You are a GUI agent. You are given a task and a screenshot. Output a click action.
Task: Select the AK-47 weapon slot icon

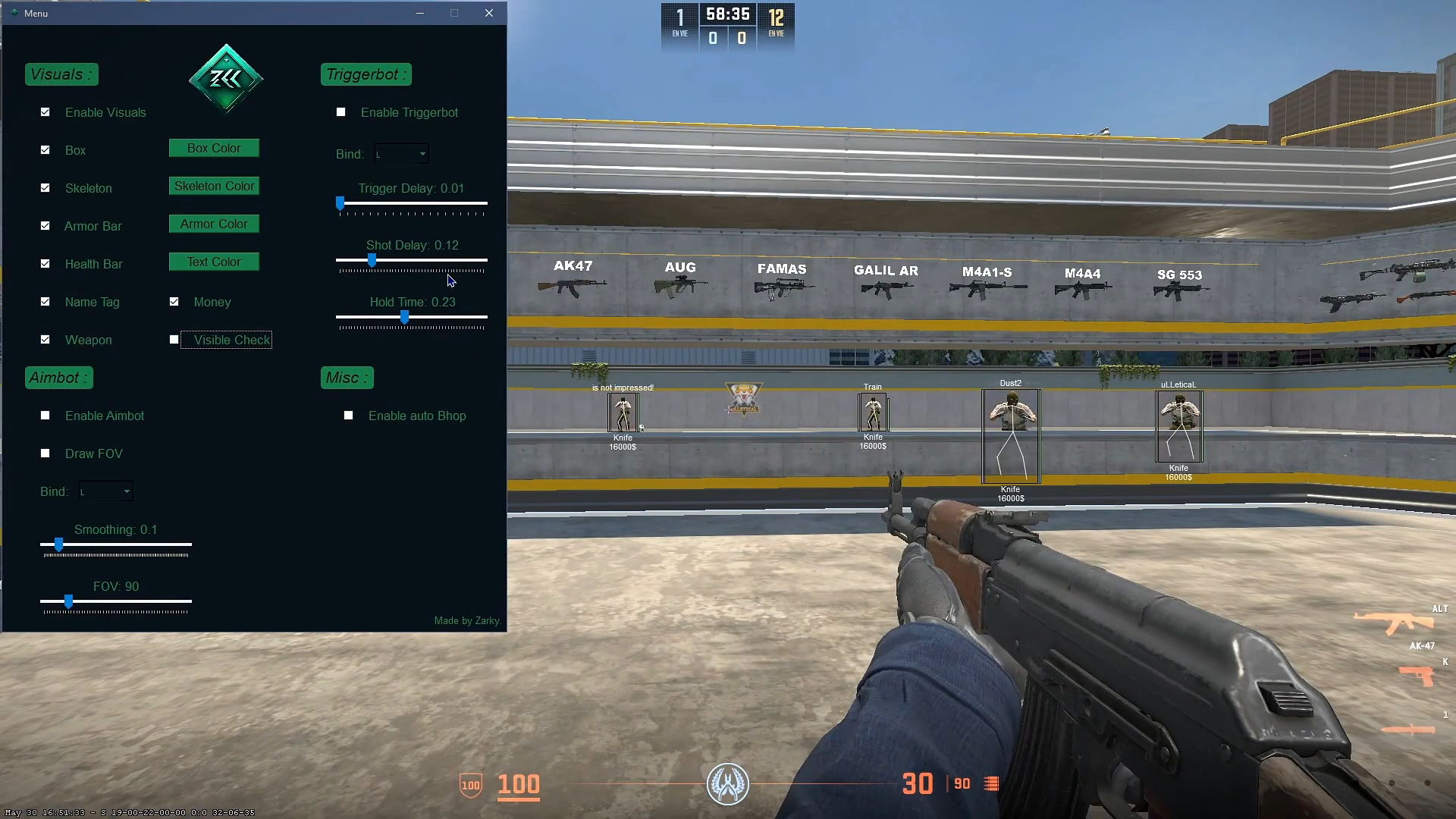click(1399, 623)
